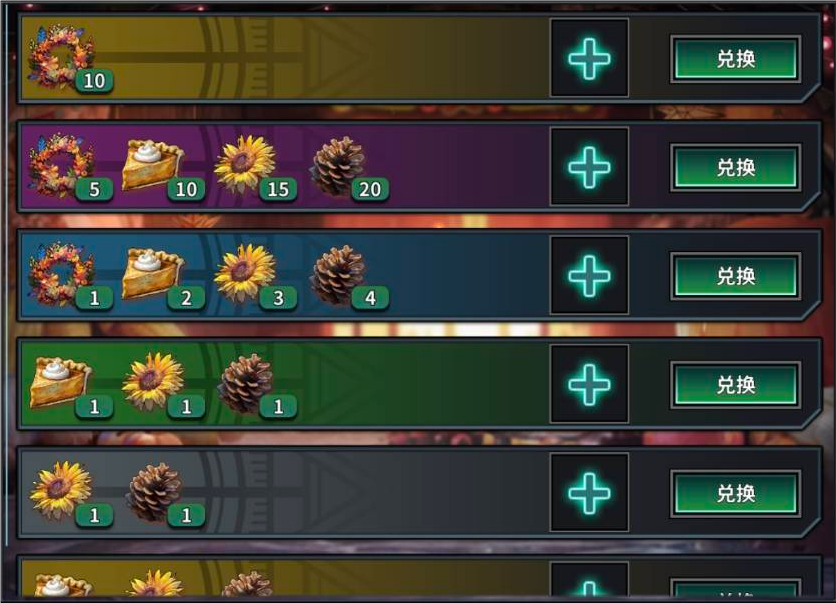Redeem the purple row exchange
The height and width of the screenshot is (603, 836).
[735, 168]
